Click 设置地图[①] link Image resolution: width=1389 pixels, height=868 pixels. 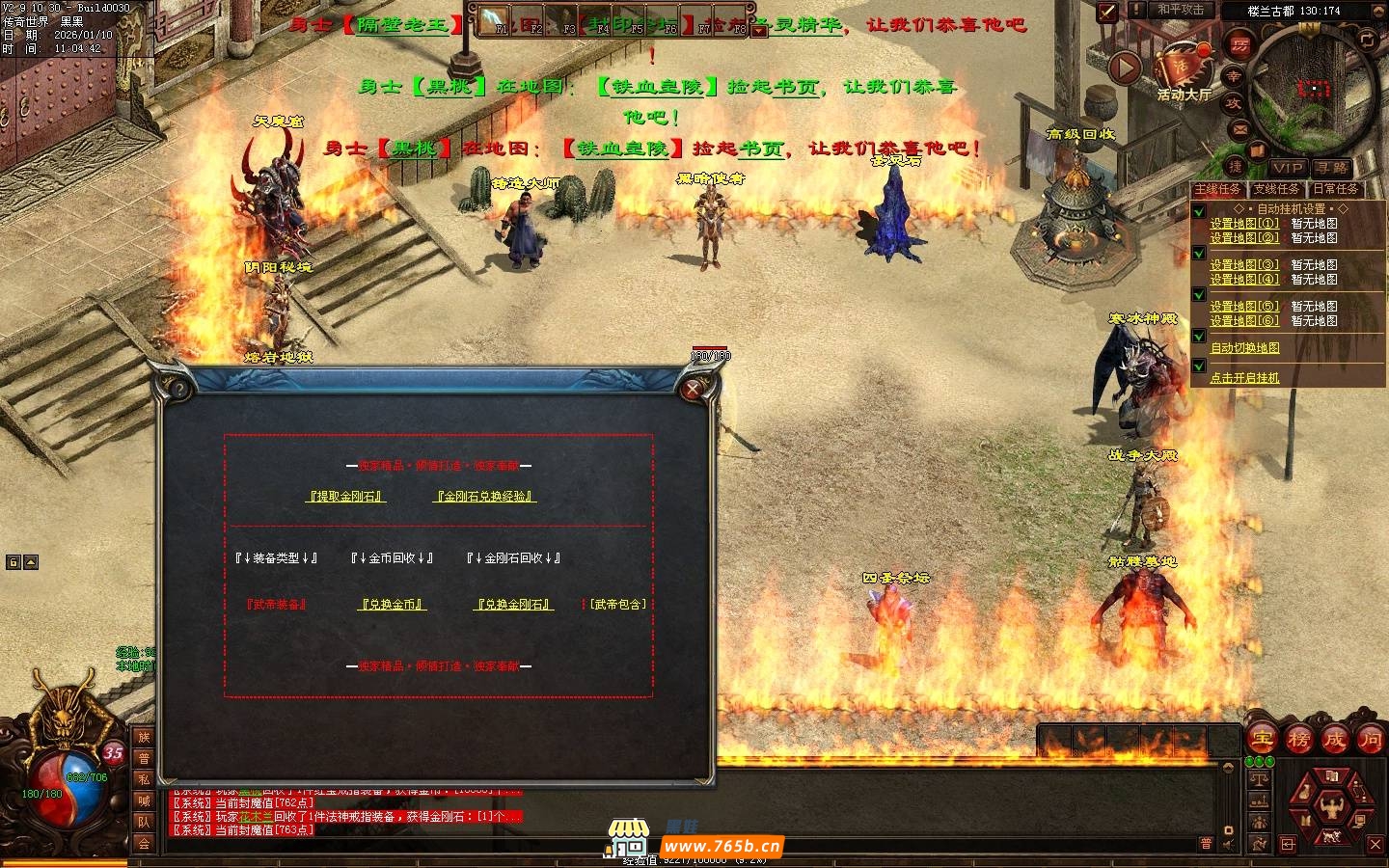[x=1244, y=224]
